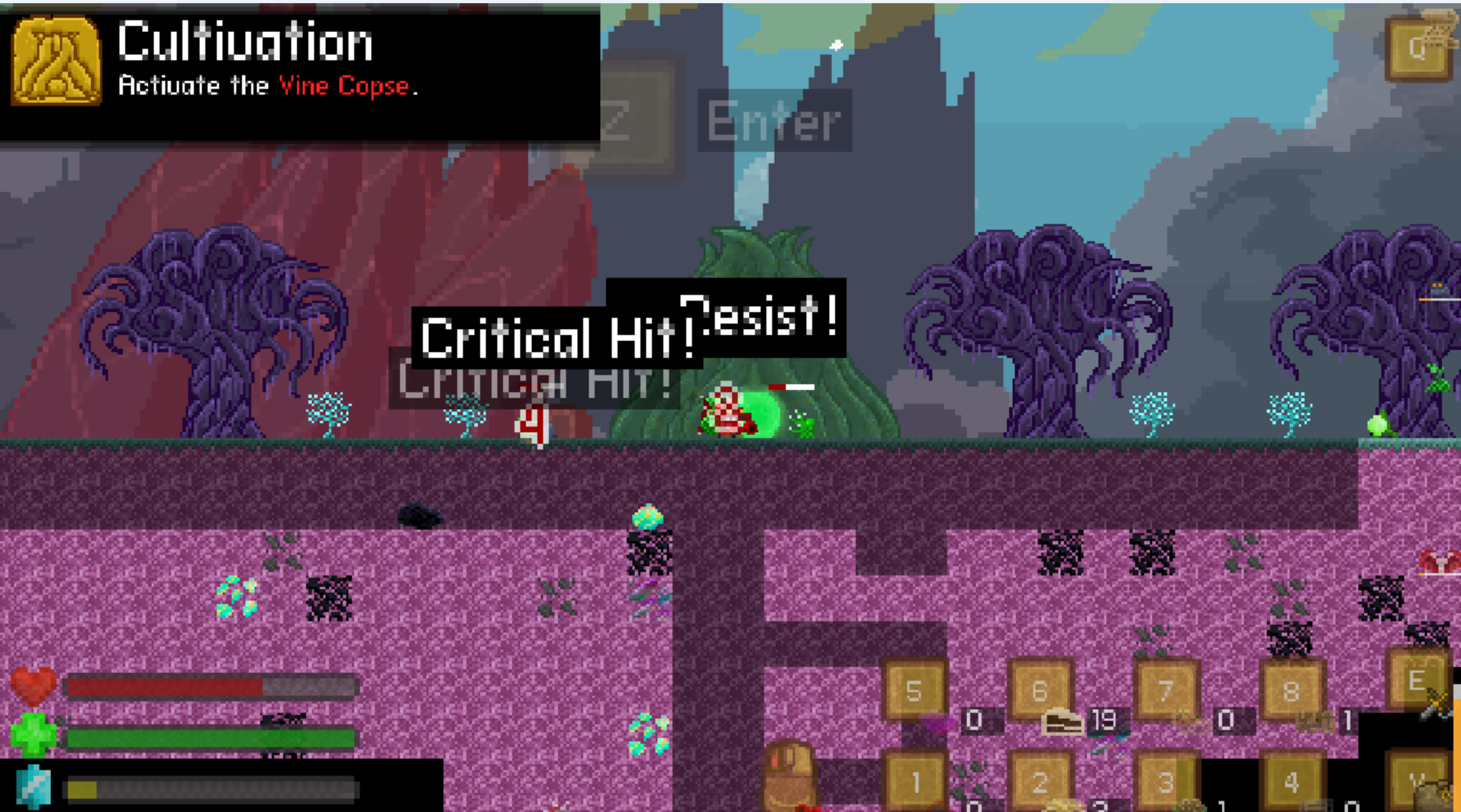This screenshot has height=812, width=1461.
Task: Select hotbar slot 7
Action: [x=1166, y=691]
